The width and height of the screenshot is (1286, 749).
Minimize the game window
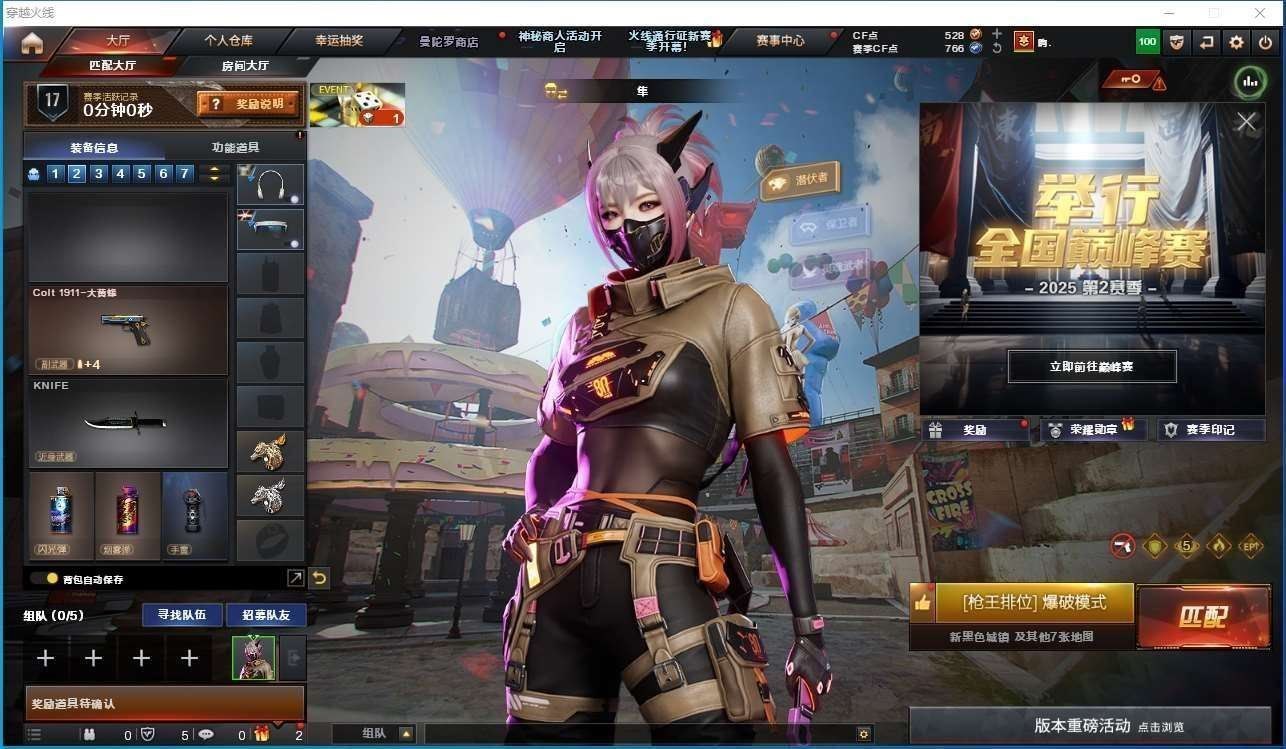[x=1169, y=13]
